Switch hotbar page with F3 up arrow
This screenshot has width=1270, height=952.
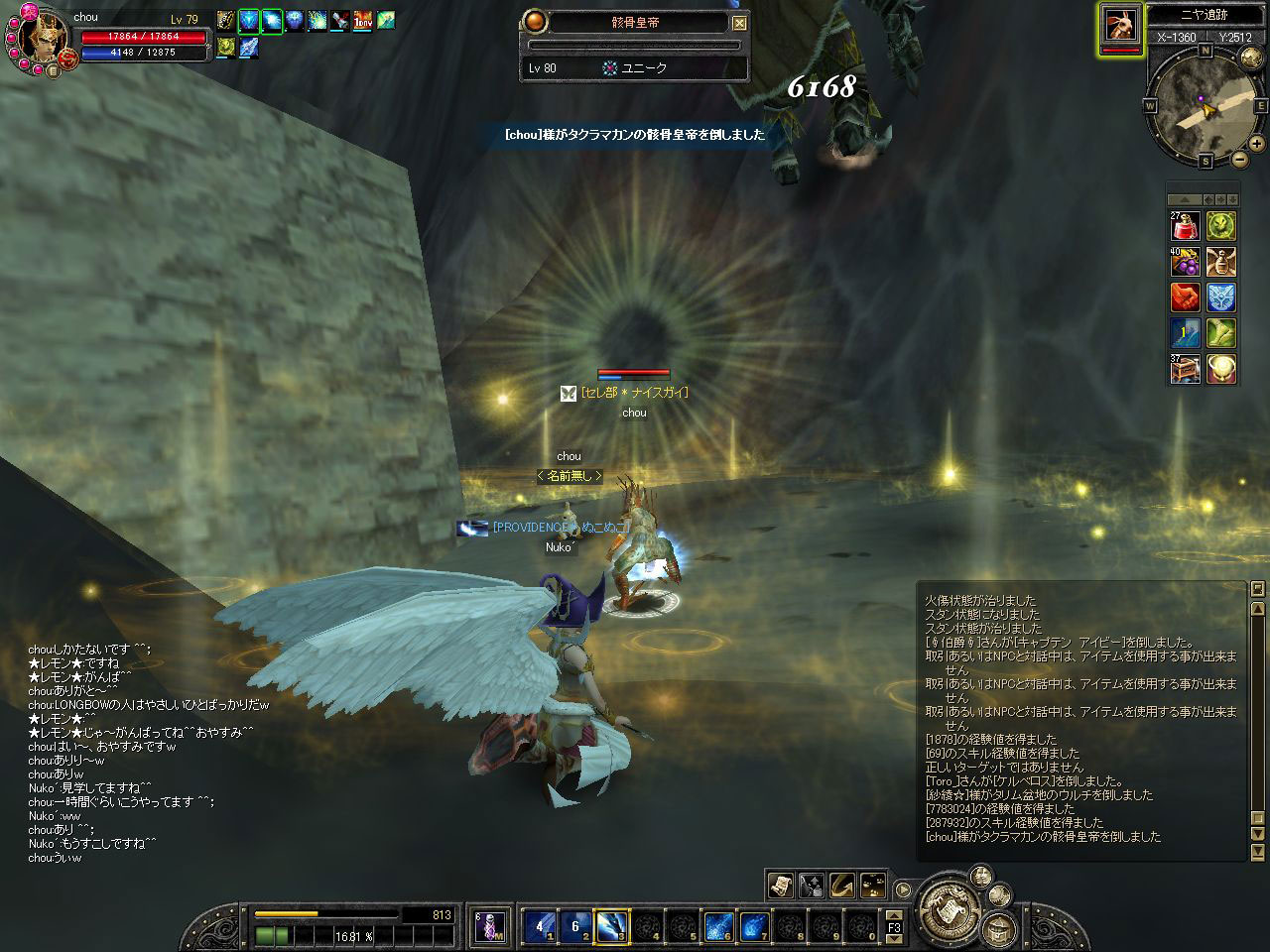[x=894, y=915]
